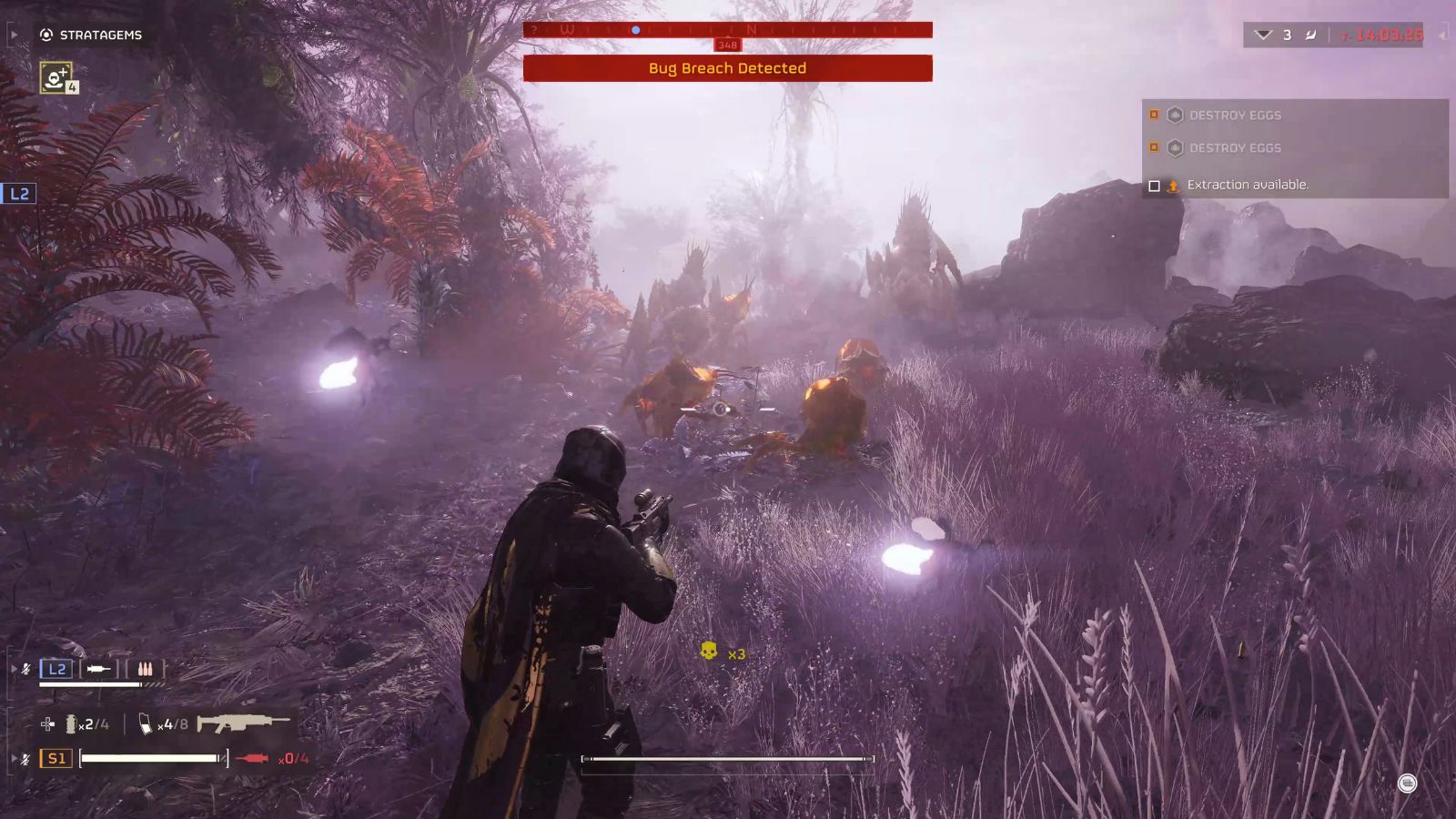Toggle the muted microphone icon next to S1

click(26, 758)
